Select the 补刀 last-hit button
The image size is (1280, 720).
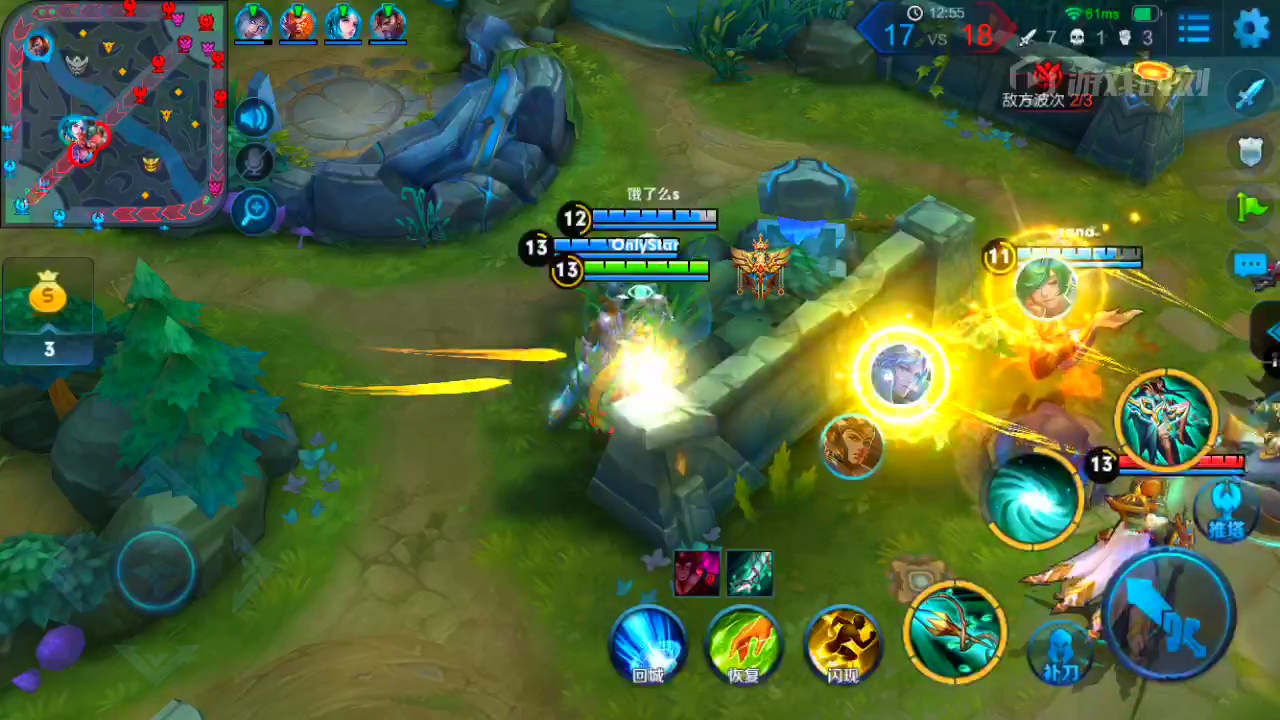1061,652
